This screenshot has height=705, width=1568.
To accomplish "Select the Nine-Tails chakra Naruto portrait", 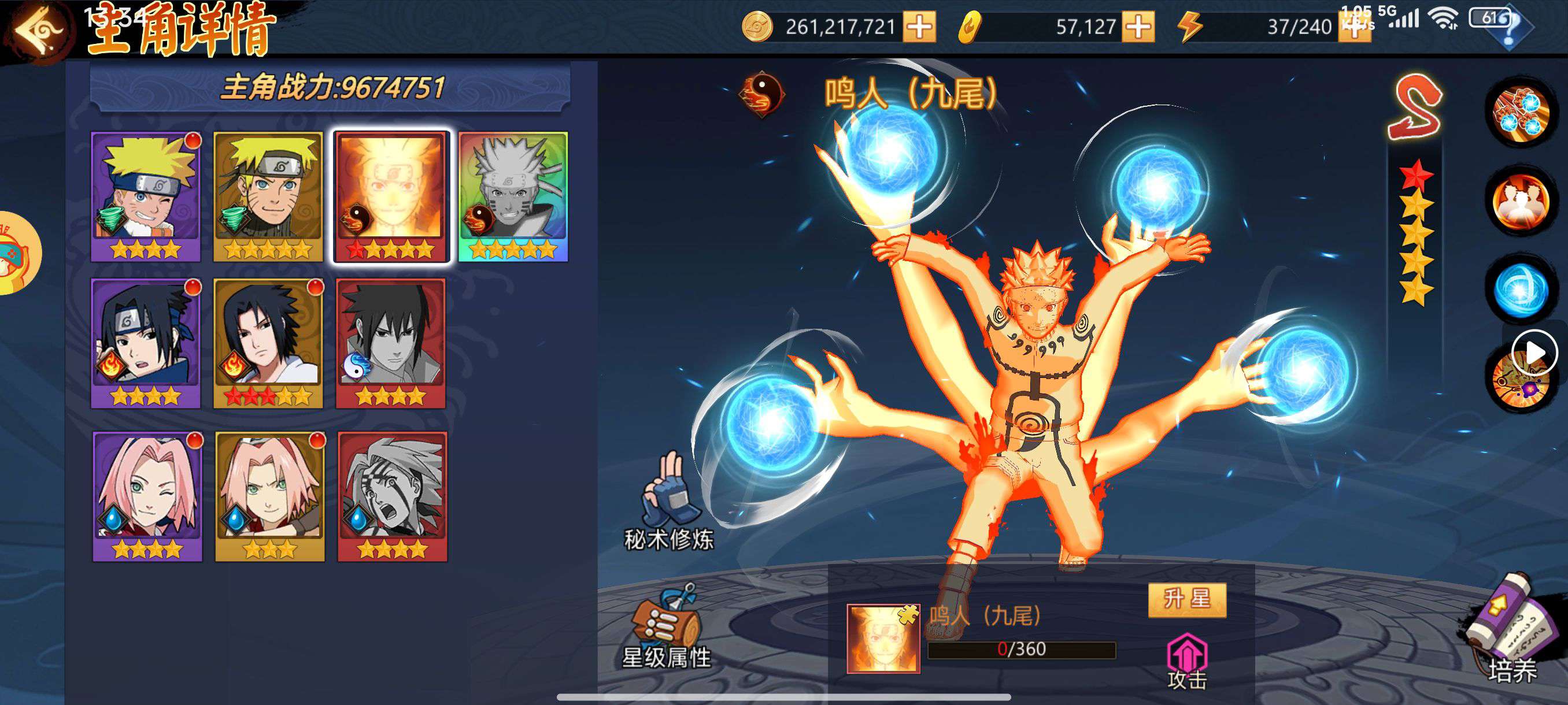I will click(391, 196).
